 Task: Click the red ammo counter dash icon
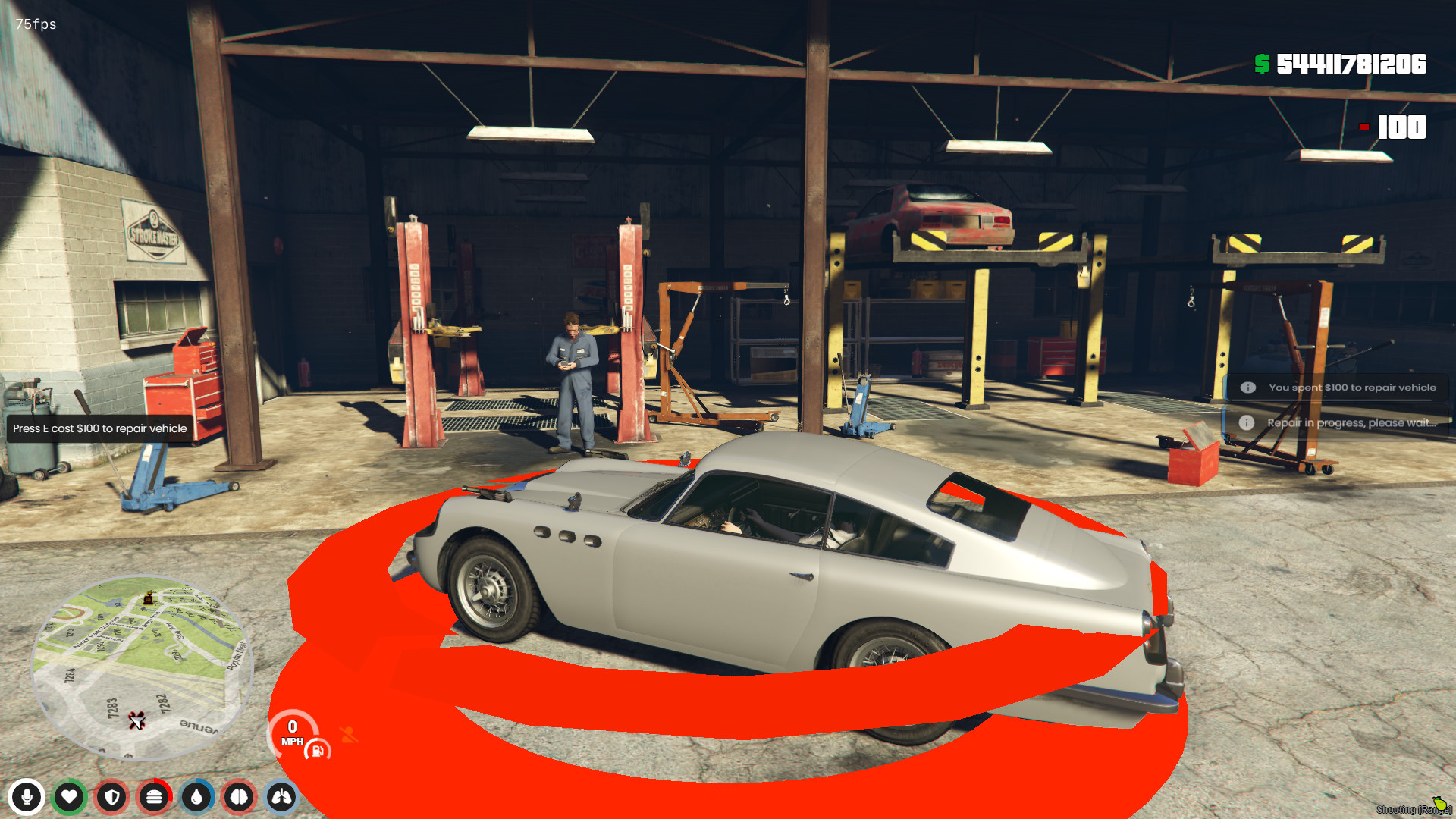1363,128
